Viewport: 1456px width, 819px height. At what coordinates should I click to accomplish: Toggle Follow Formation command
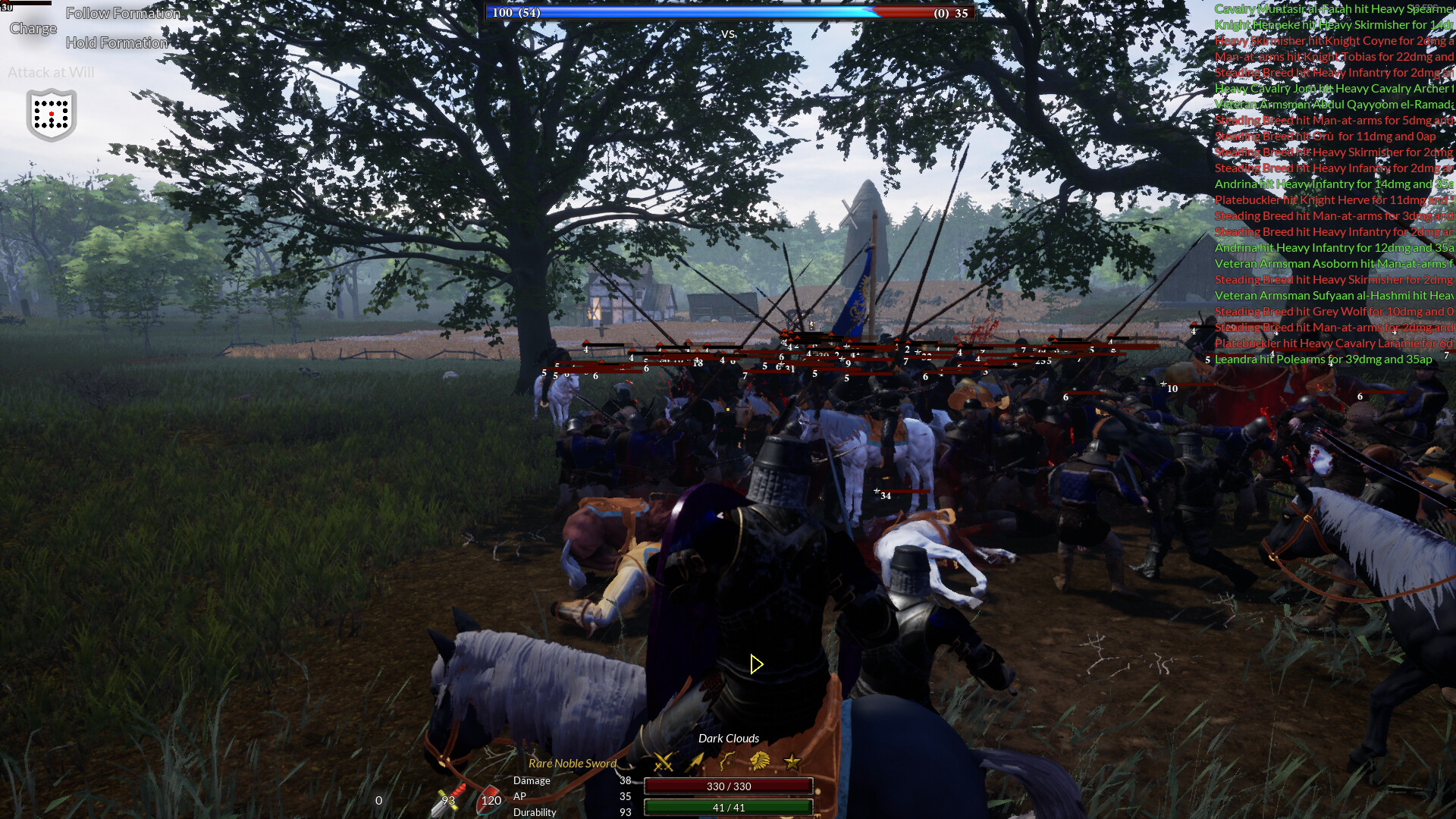tap(123, 13)
